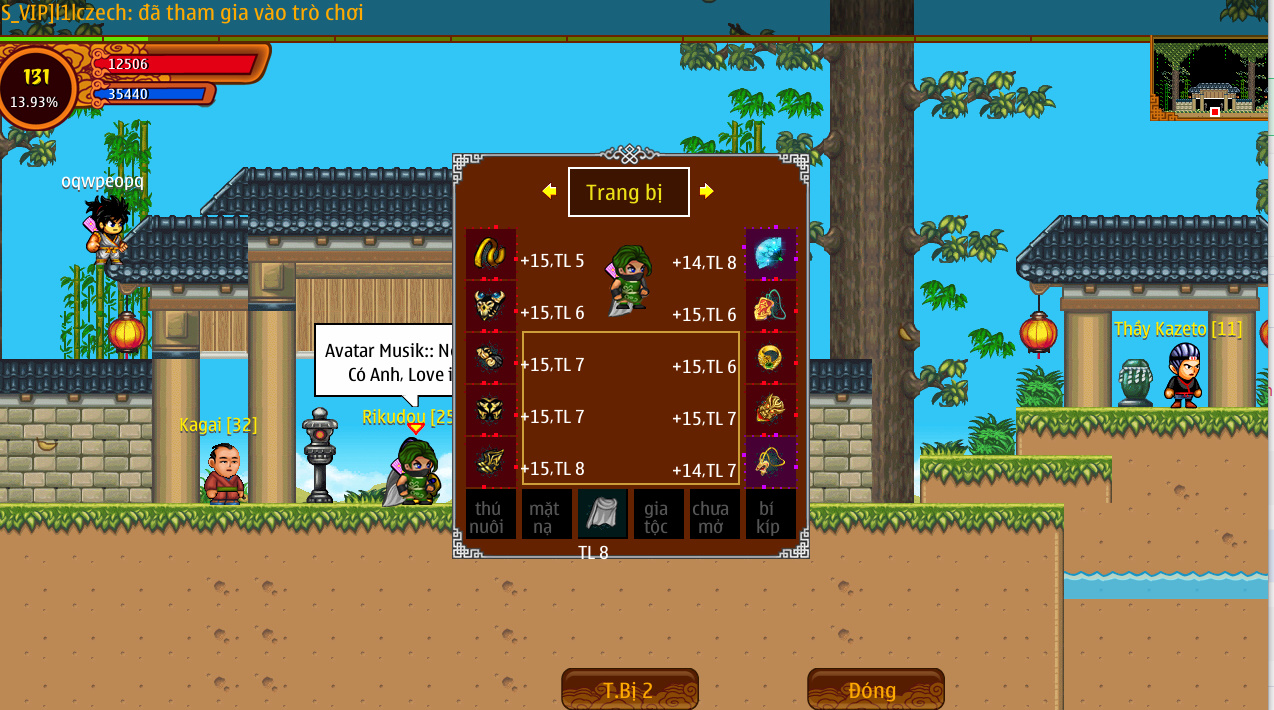The height and width of the screenshot is (710, 1274).
Task: Select the dark boots slot marked +15,TL 8
Action: (x=491, y=462)
